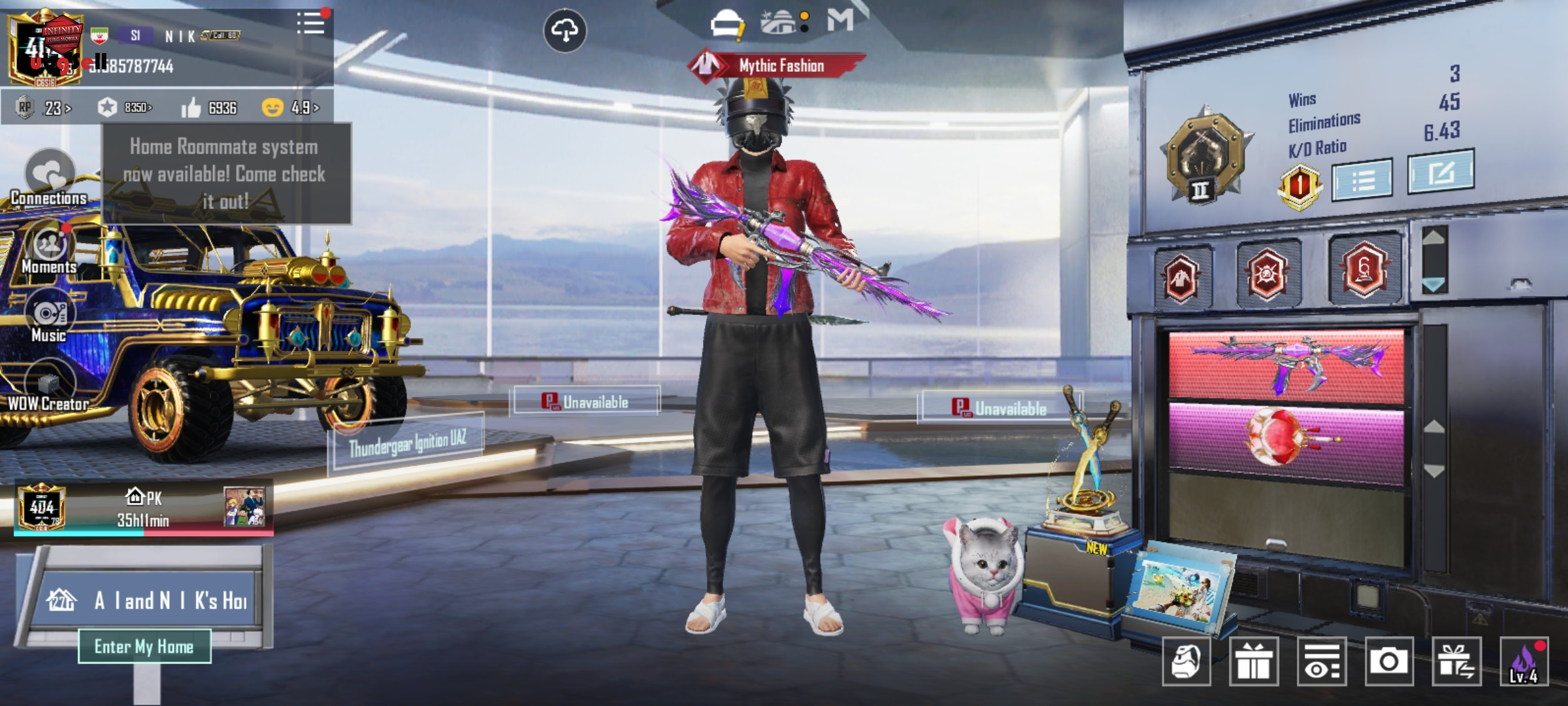Viewport: 1568px width, 706px height.
Task: Tap the cloud download icon
Action: point(564,30)
